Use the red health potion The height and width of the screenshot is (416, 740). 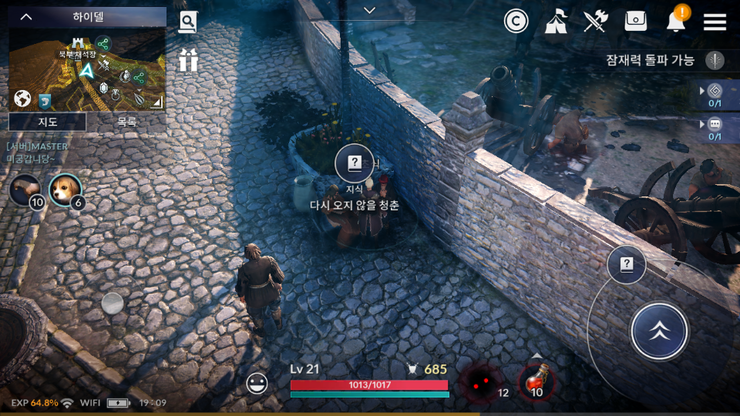(536, 383)
